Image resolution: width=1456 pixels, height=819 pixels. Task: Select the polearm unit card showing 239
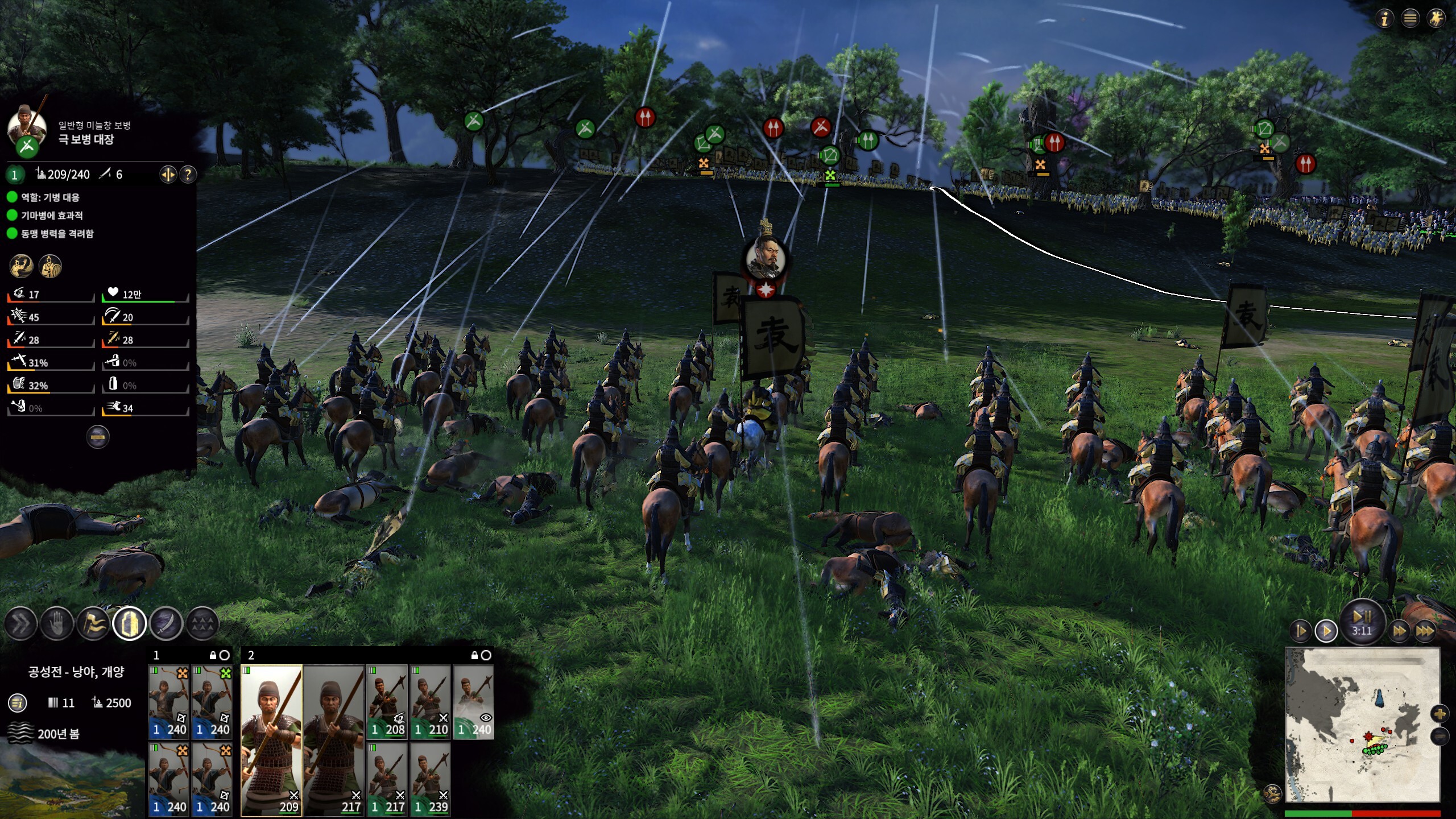coord(430,779)
